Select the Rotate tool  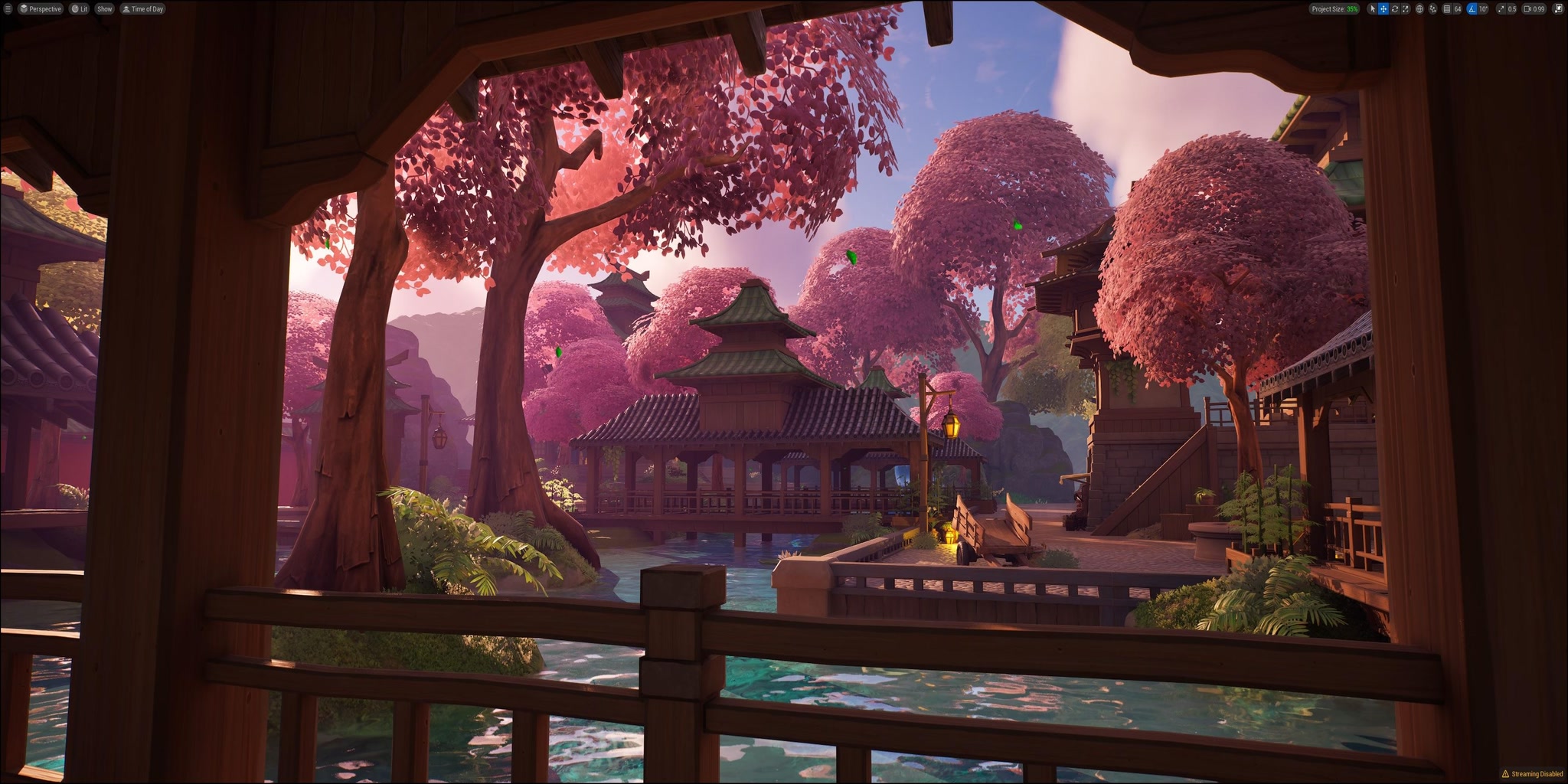(x=1395, y=8)
